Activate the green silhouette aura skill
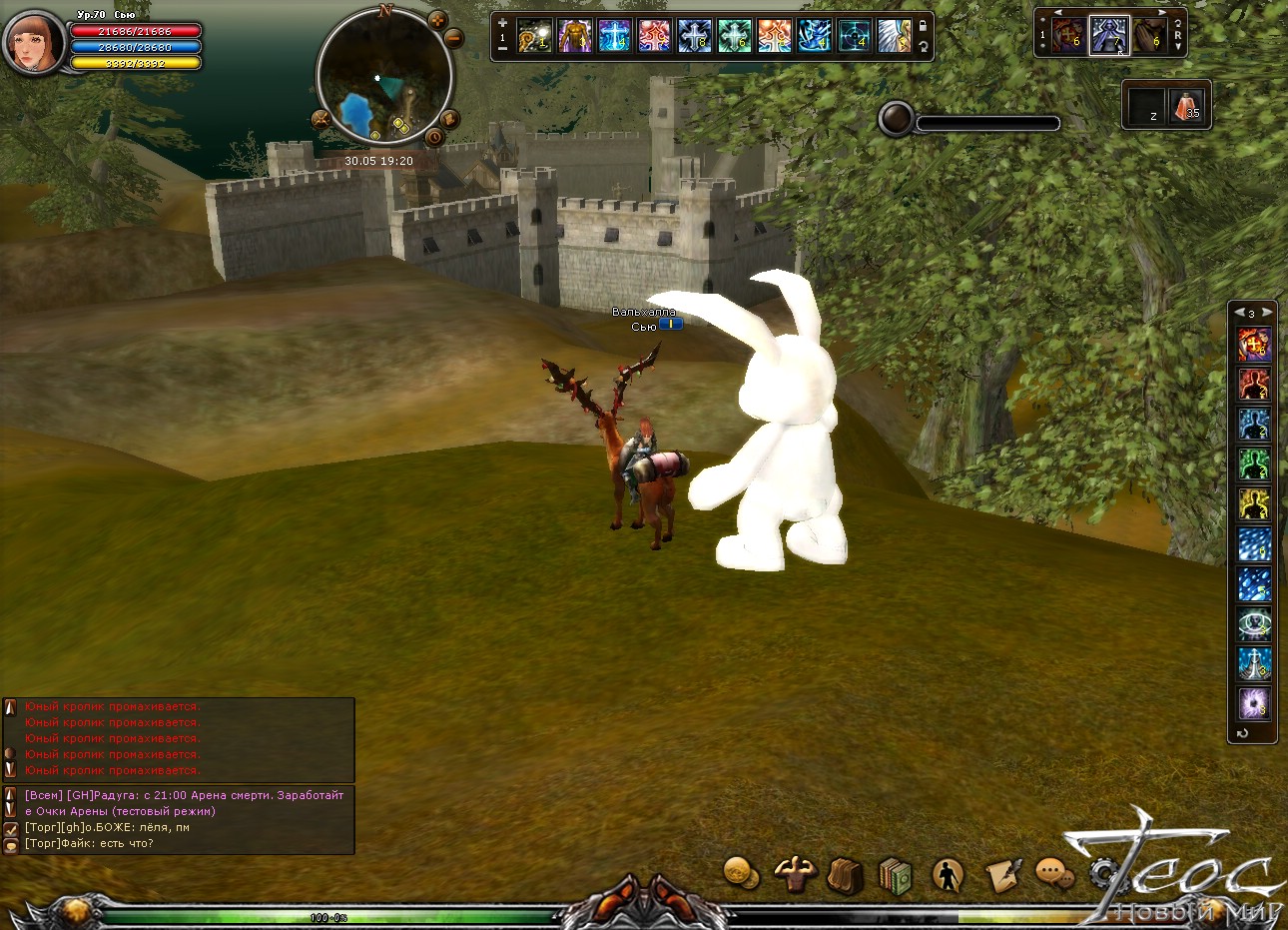The height and width of the screenshot is (930, 1288). [x=1254, y=464]
